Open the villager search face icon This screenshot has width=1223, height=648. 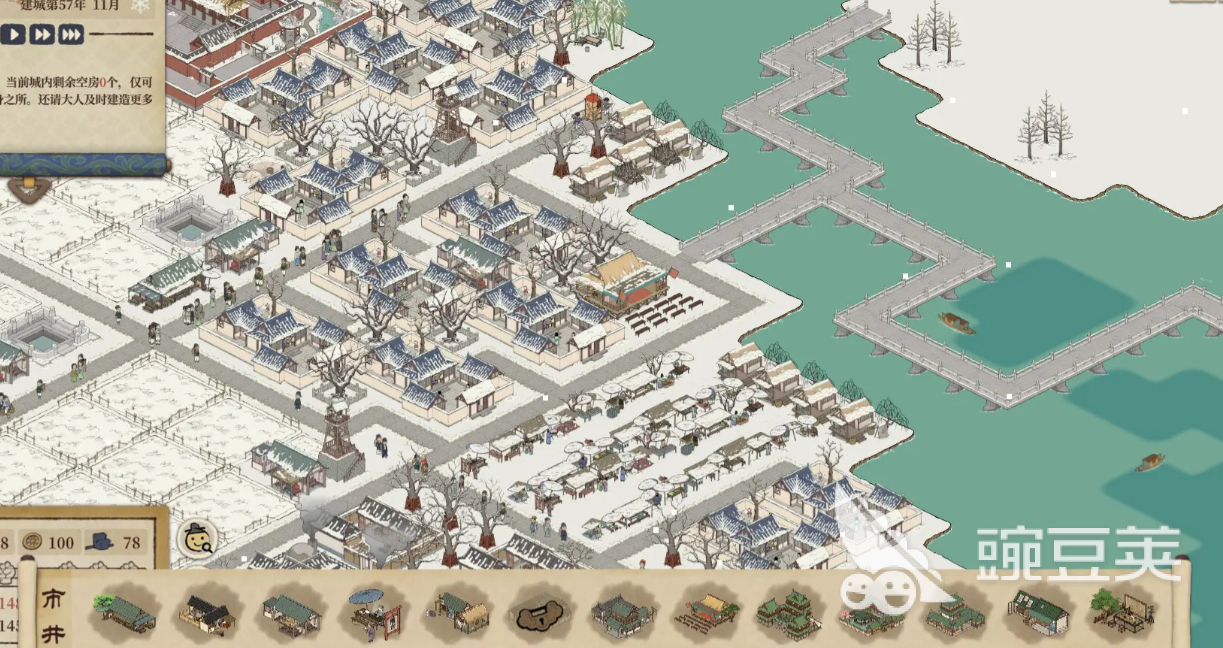coord(197,539)
